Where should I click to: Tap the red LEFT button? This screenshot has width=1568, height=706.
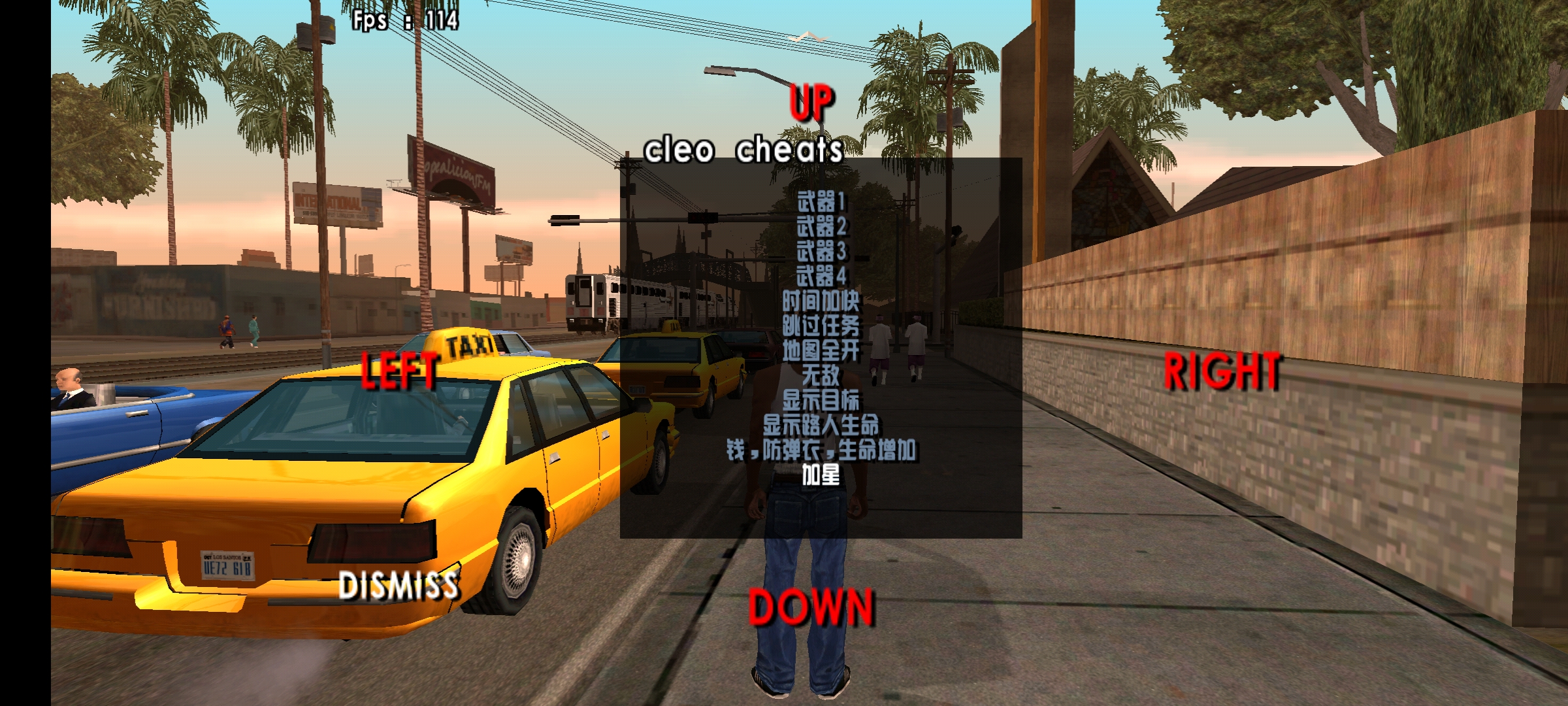(400, 371)
